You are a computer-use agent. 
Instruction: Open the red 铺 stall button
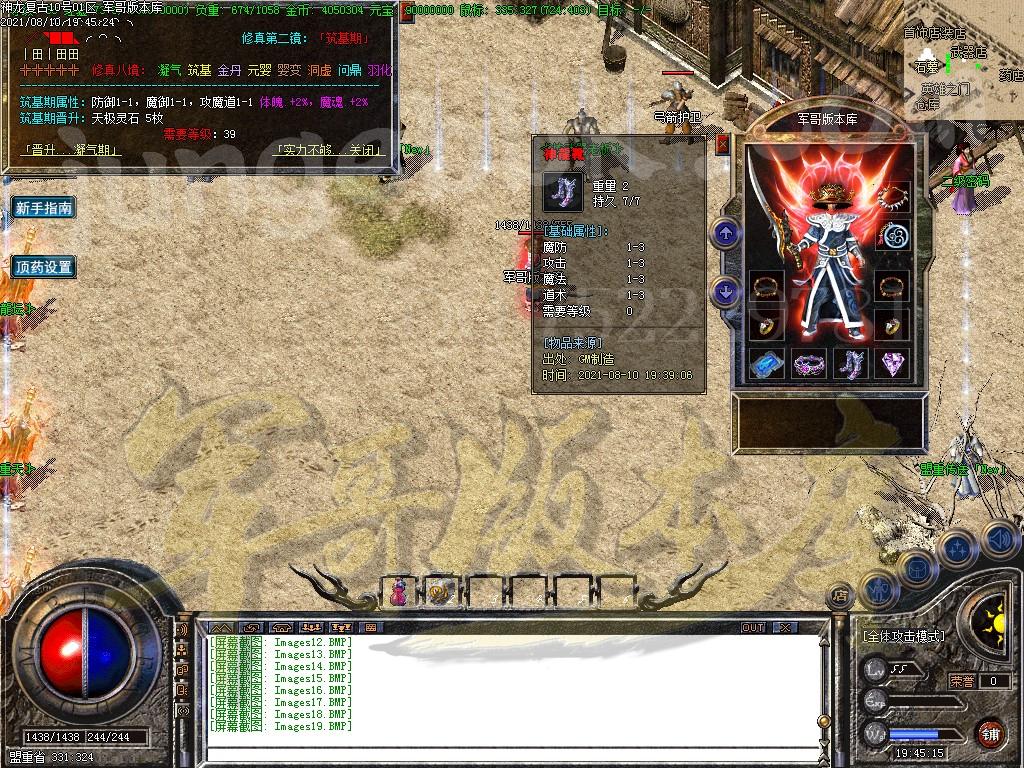(x=990, y=734)
